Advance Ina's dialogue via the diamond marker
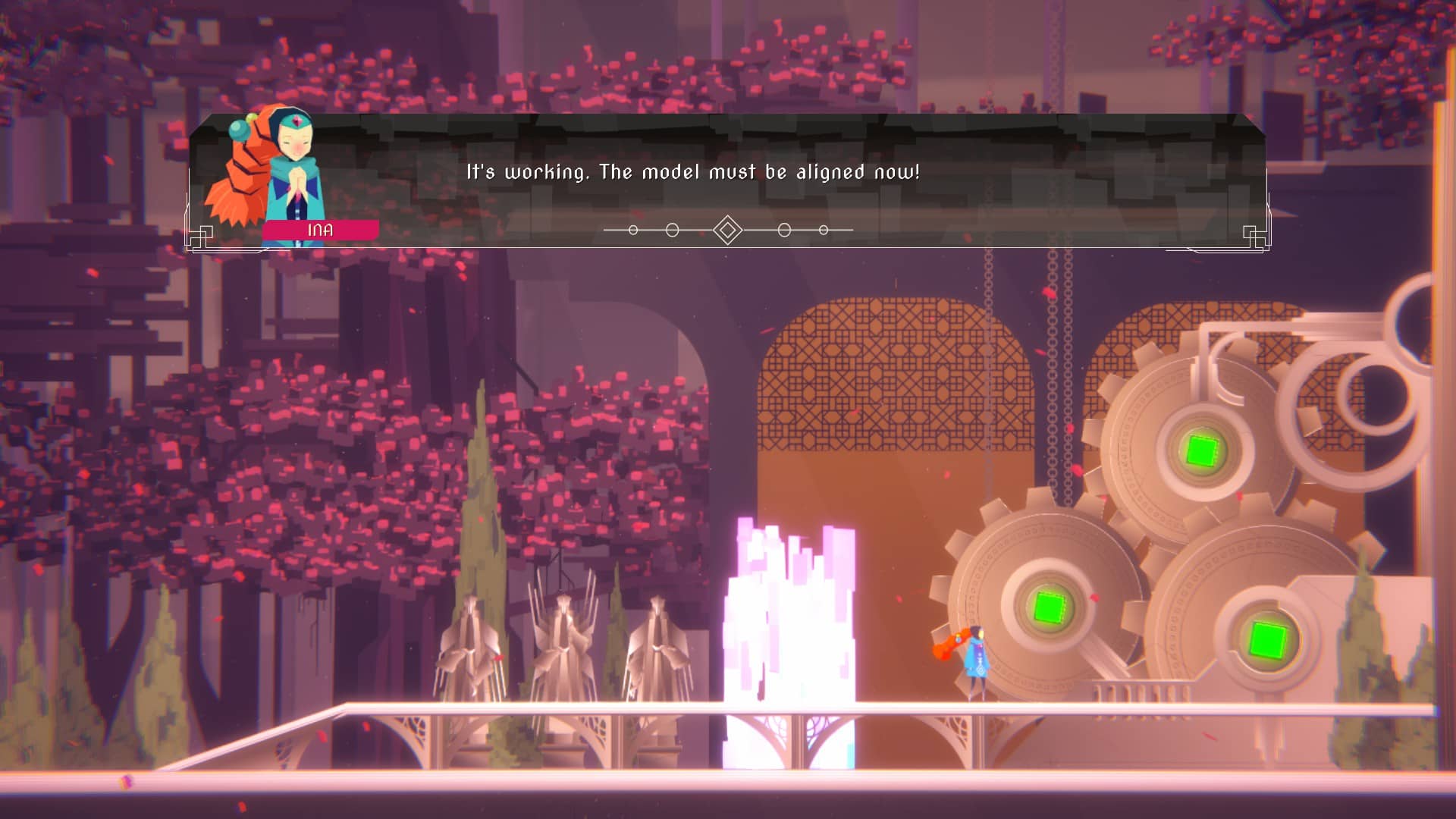 tap(727, 230)
